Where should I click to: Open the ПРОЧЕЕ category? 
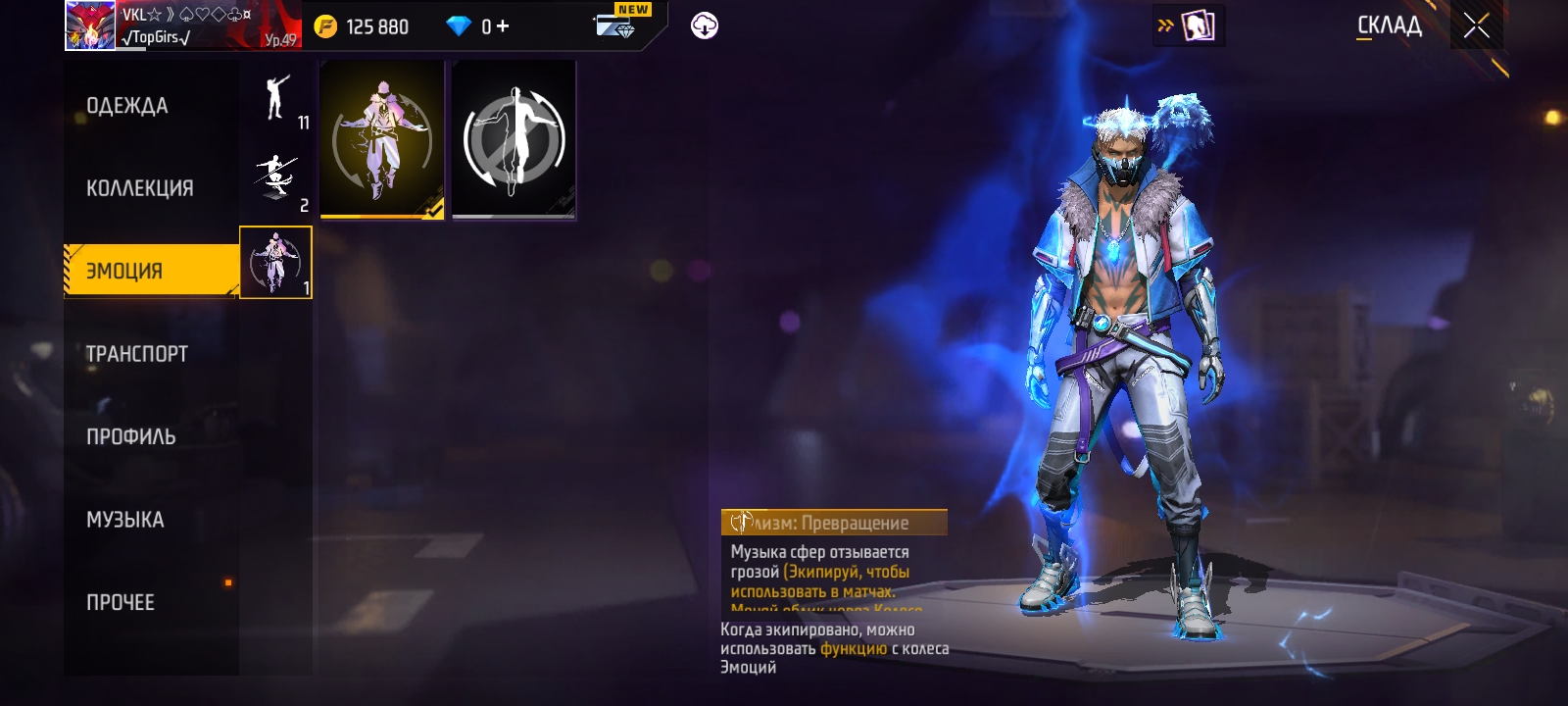point(121,603)
